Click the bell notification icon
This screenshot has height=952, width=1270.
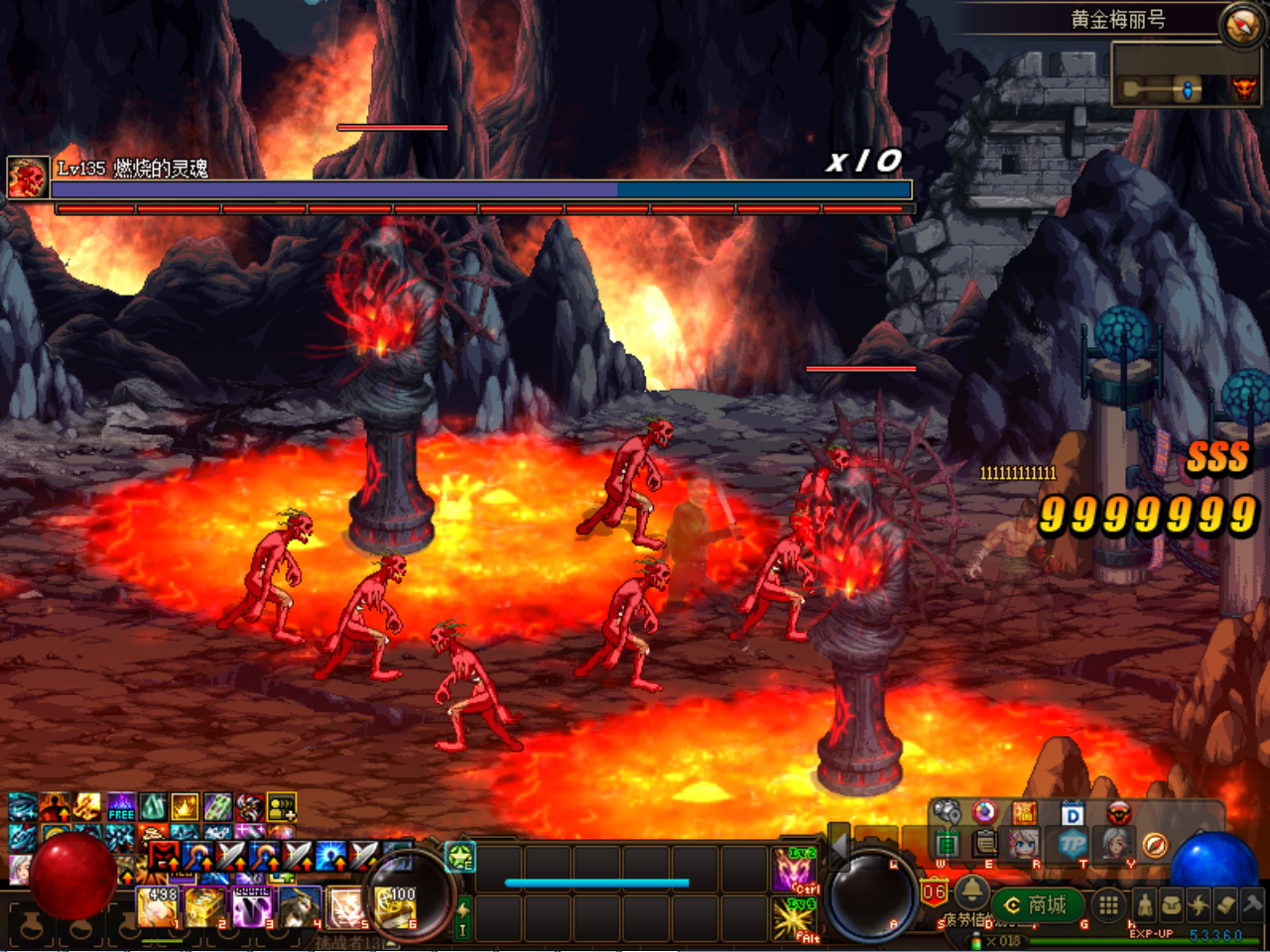pyautogui.click(x=972, y=893)
